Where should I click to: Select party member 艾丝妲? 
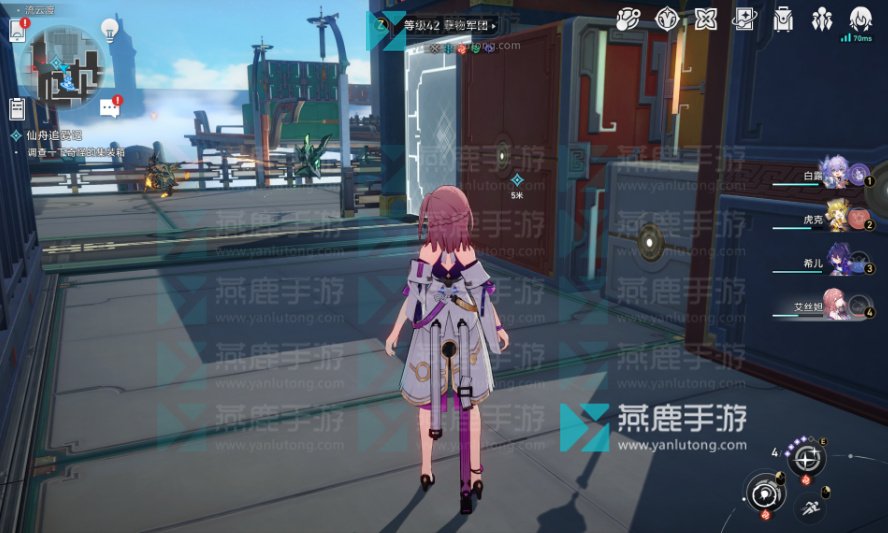tap(835, 306)
